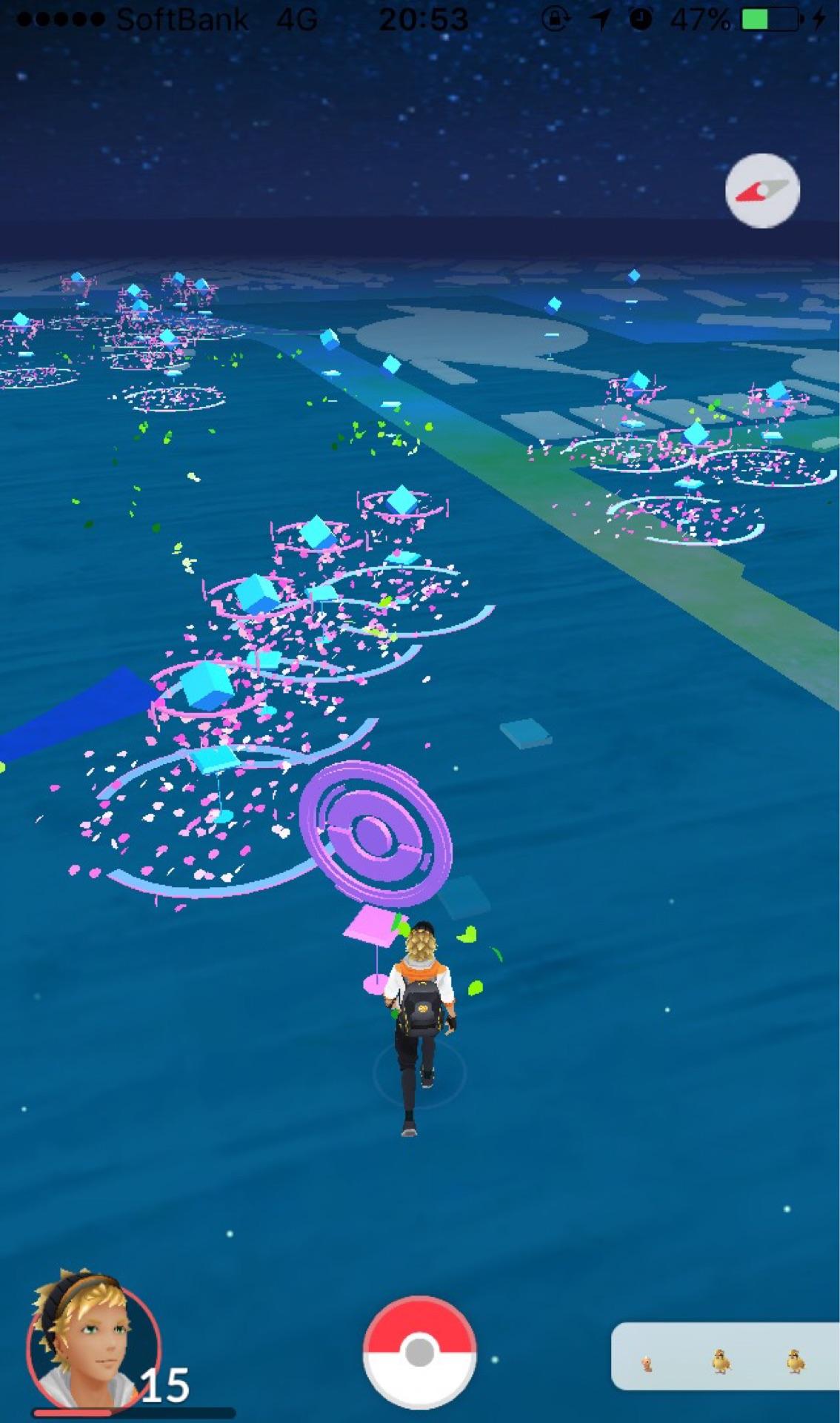Image resolution: width=840 pixels, height=1423 pixels.
Task: Show the nearby Pokémon tracker panel
Action: (724, 1356)
